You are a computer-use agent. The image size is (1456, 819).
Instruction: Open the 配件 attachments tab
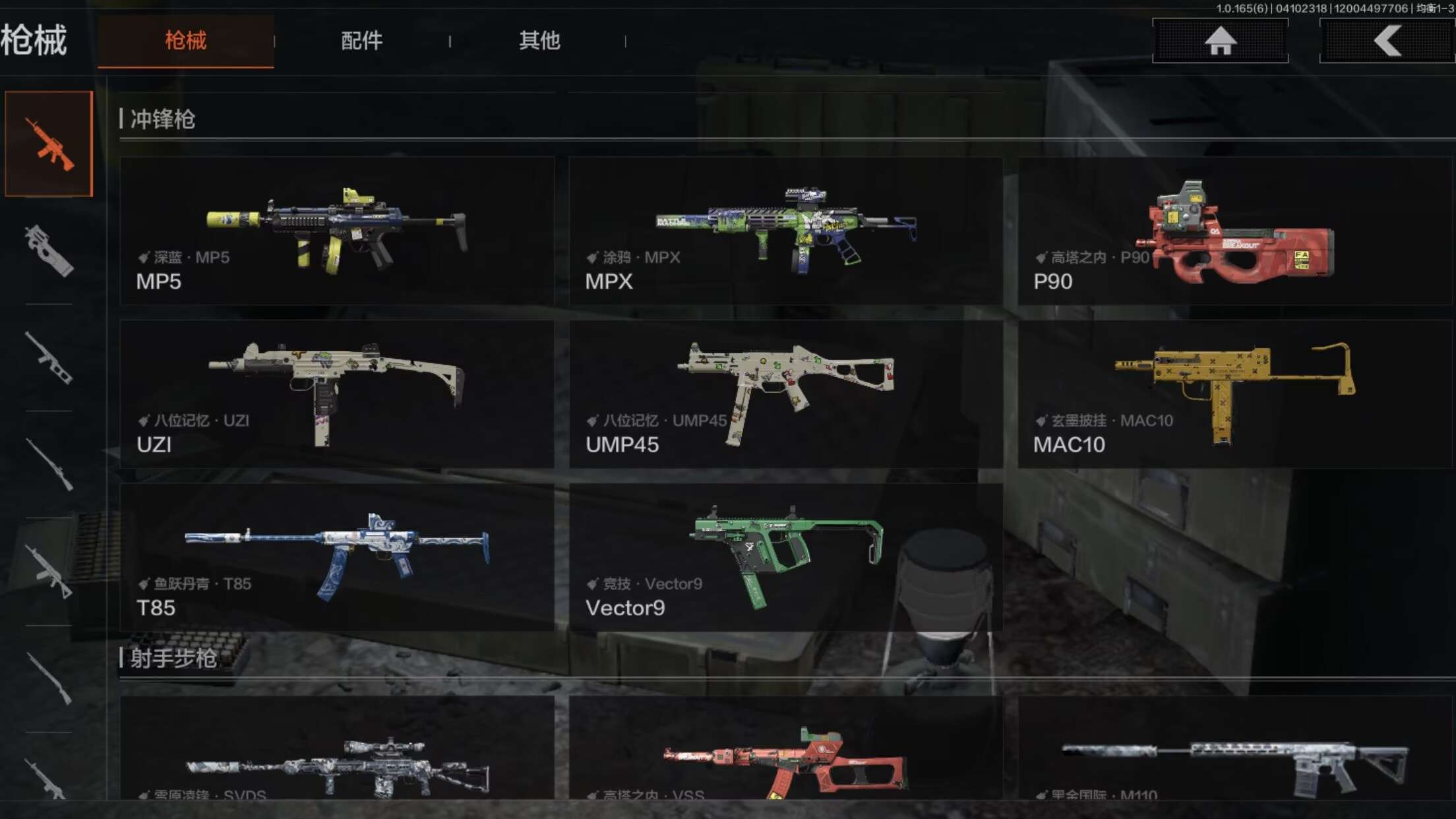tap(361, 41)
